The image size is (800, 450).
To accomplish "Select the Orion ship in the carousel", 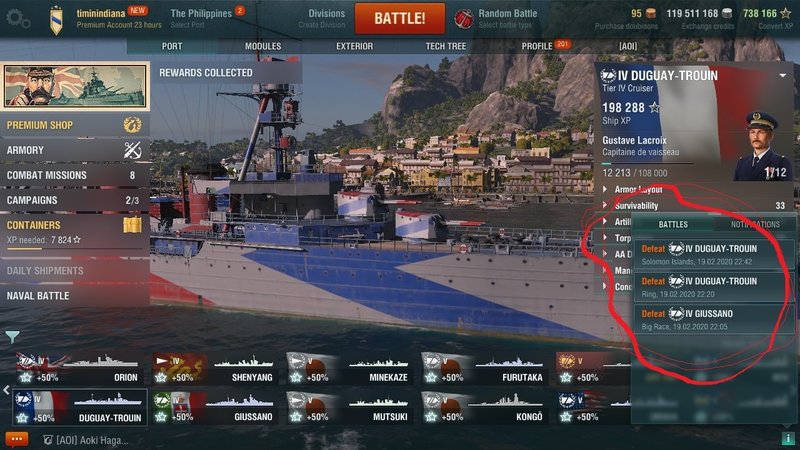I will tap(80, 371).
